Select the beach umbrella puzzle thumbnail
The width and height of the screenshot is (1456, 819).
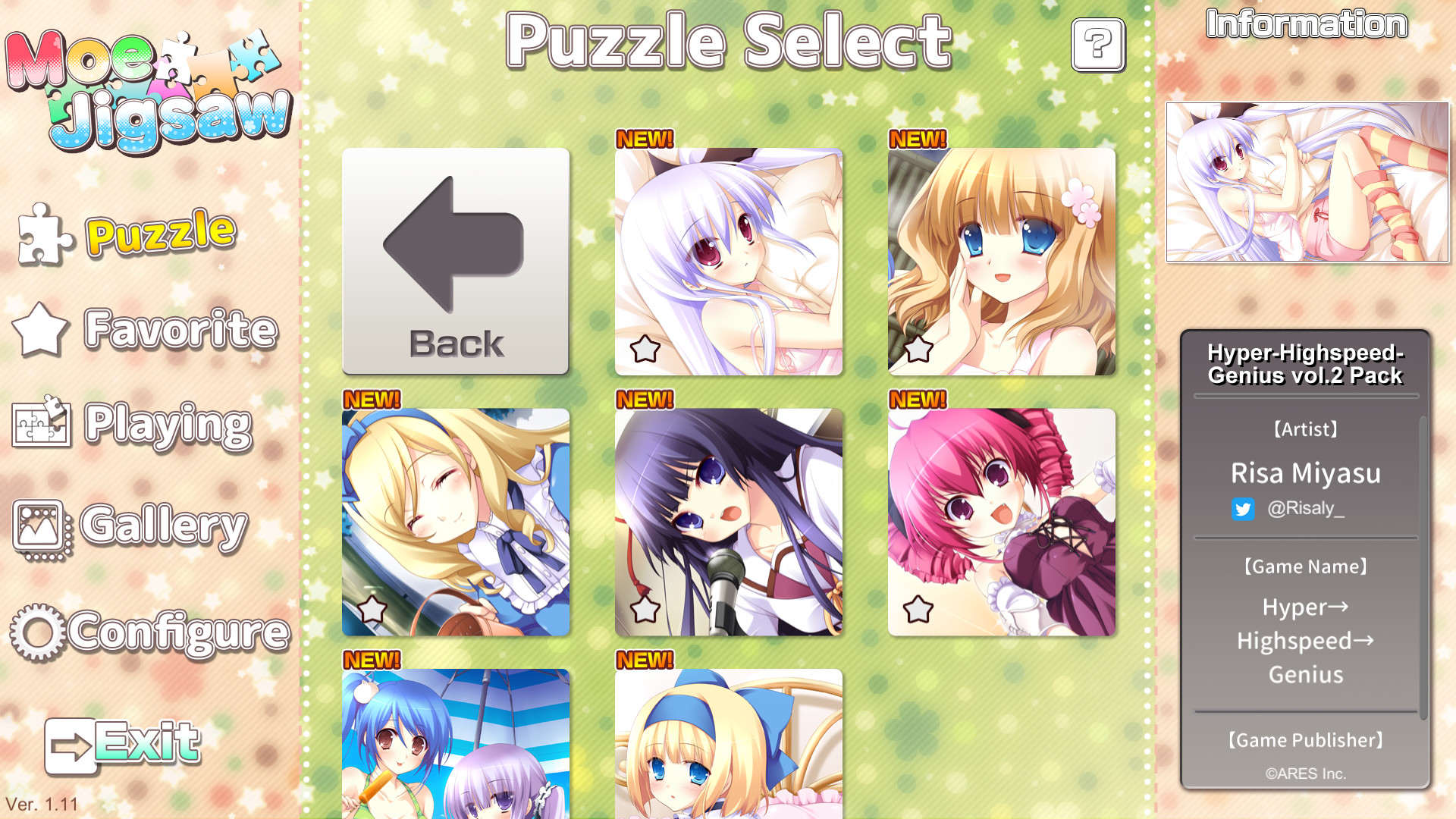click(455, 743)
